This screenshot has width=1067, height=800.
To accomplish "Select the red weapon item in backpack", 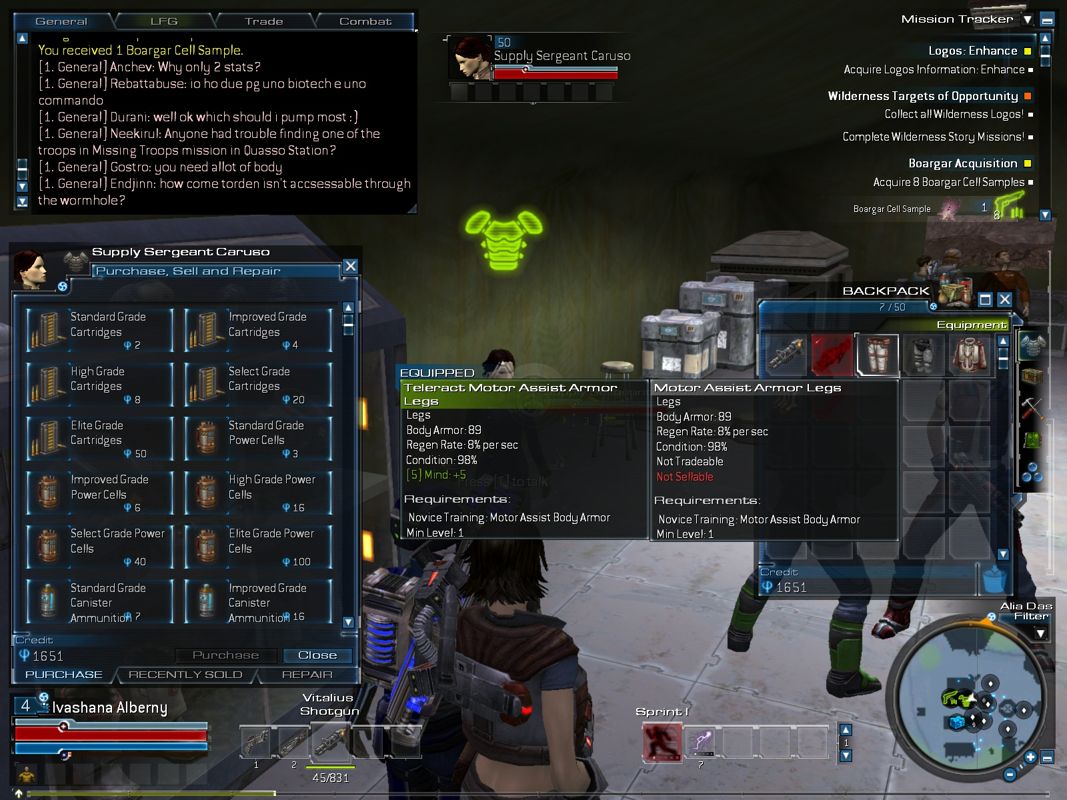I will [x=831, y=355].
